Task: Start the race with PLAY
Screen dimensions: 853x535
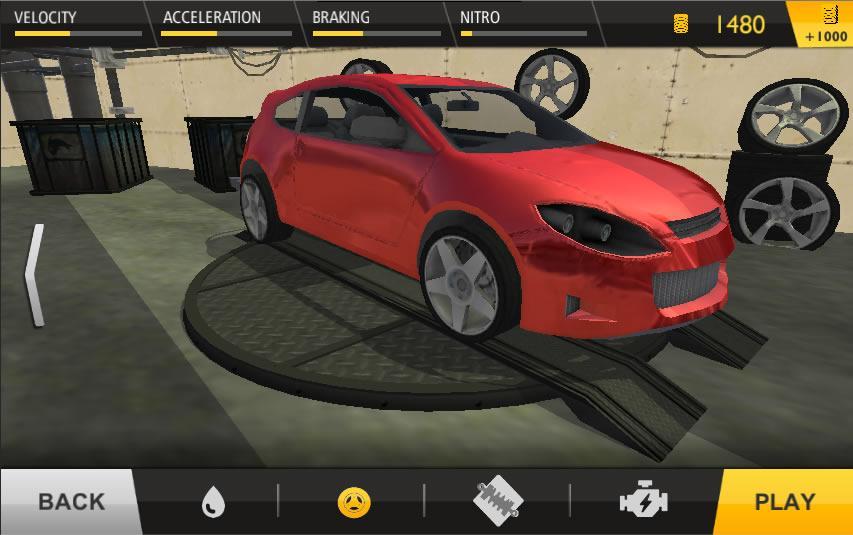Action: click(x=783, y=501)
